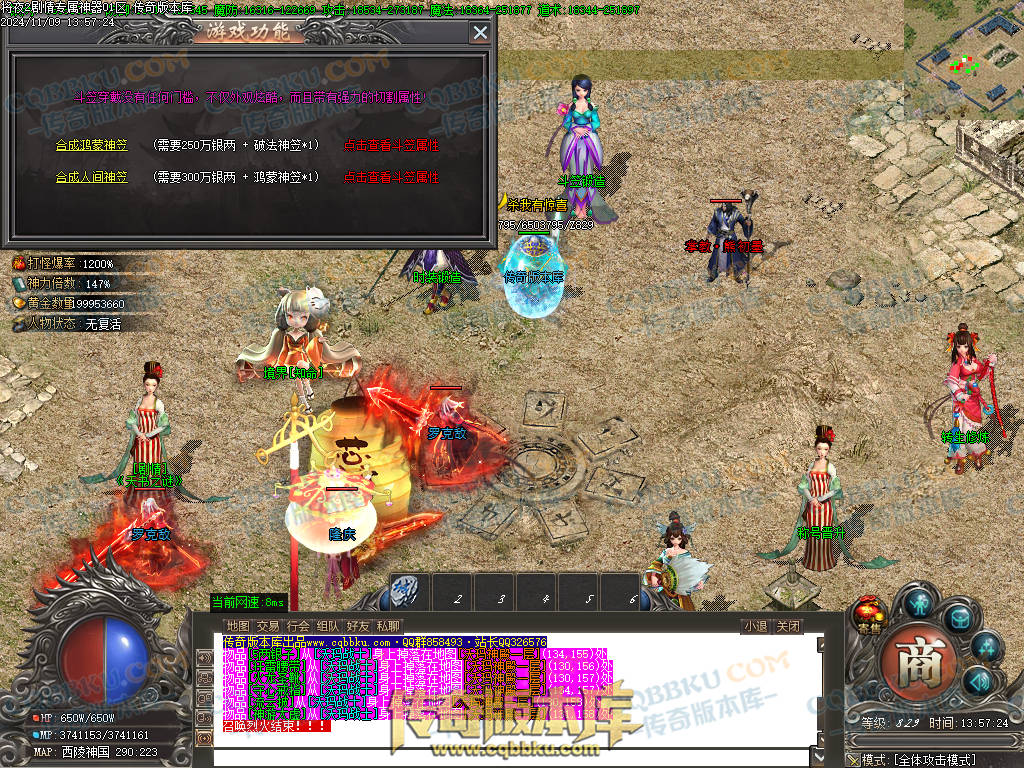Switch to the 私聊 chat tab

[x=387, y=626]
